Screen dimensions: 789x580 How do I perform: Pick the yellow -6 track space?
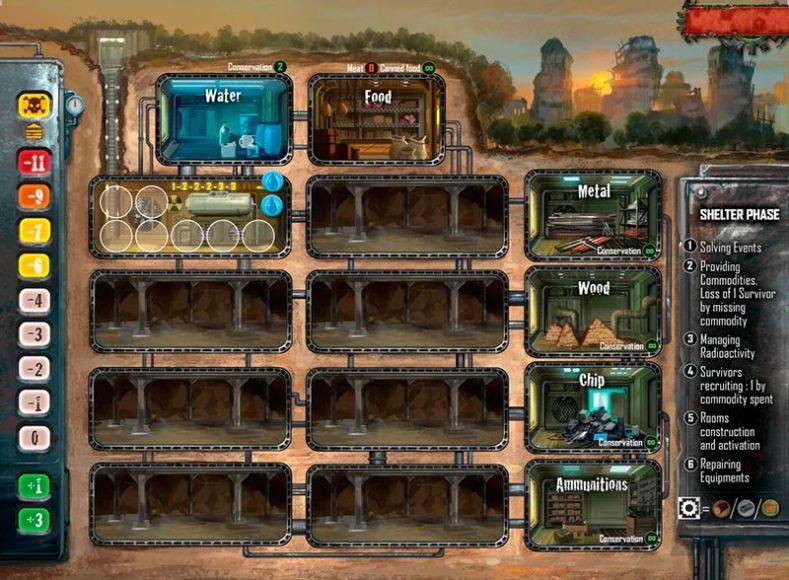(x=35, y=266)
